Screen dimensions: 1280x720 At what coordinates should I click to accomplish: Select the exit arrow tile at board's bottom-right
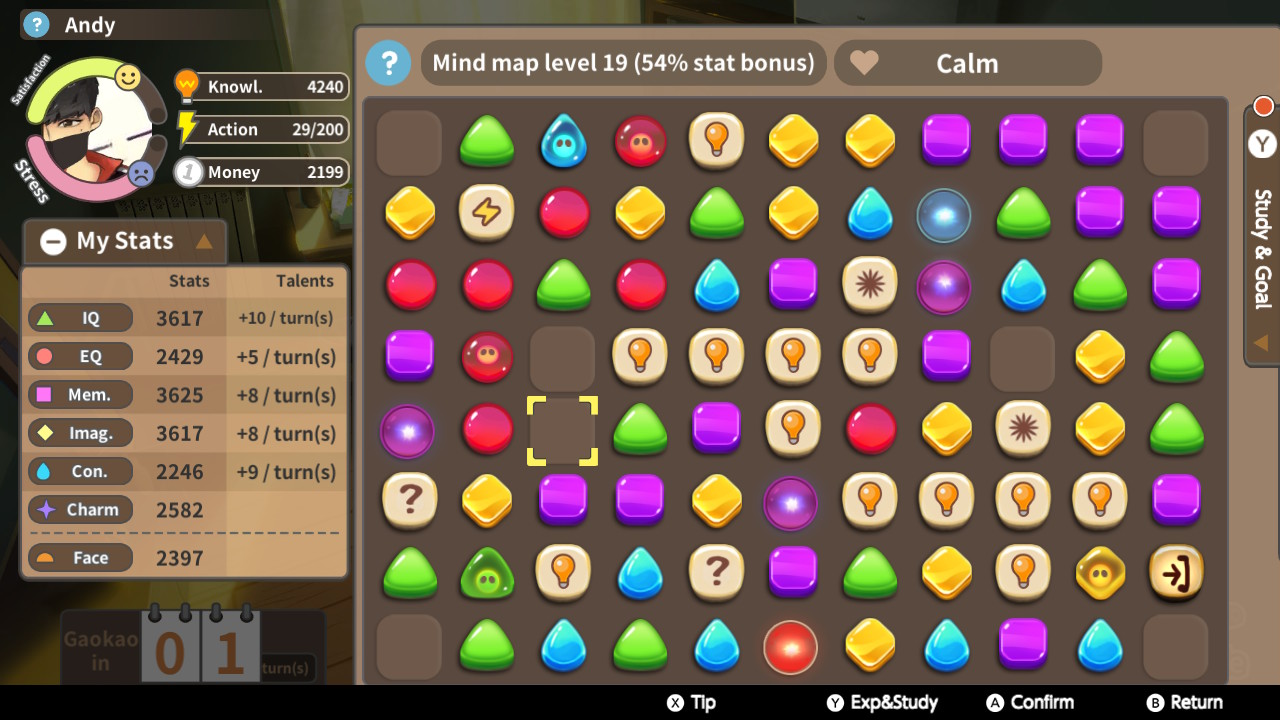pos(1177,574)
